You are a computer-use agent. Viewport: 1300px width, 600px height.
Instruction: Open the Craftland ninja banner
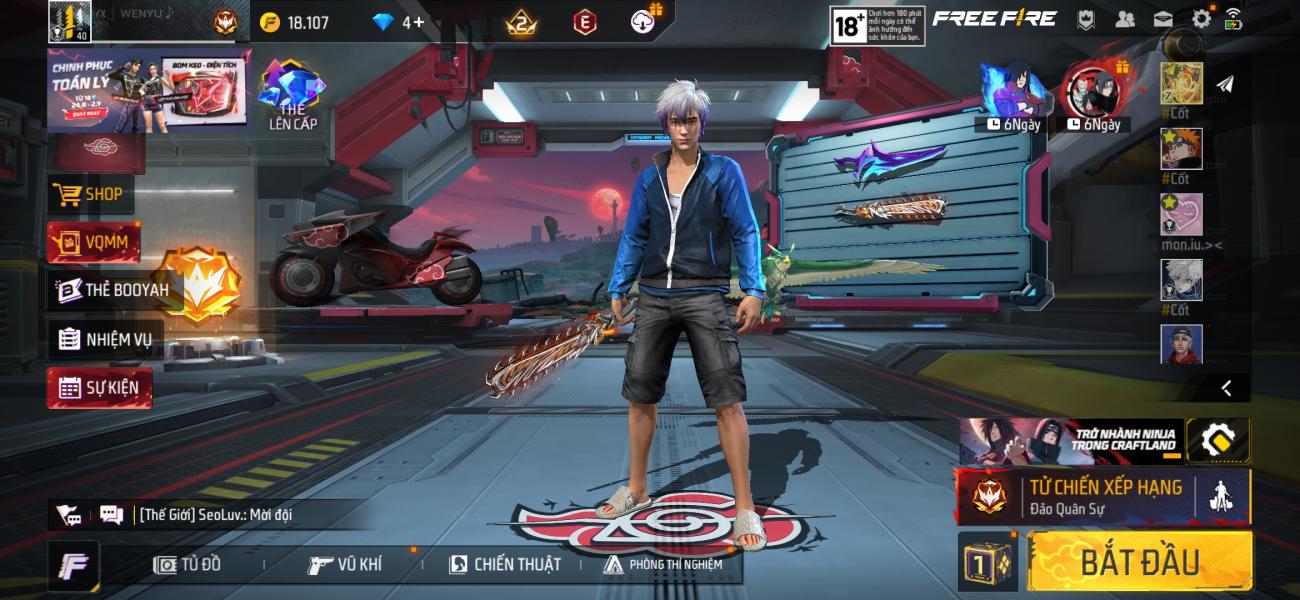pyautogui.click(x=1070, y=441)
